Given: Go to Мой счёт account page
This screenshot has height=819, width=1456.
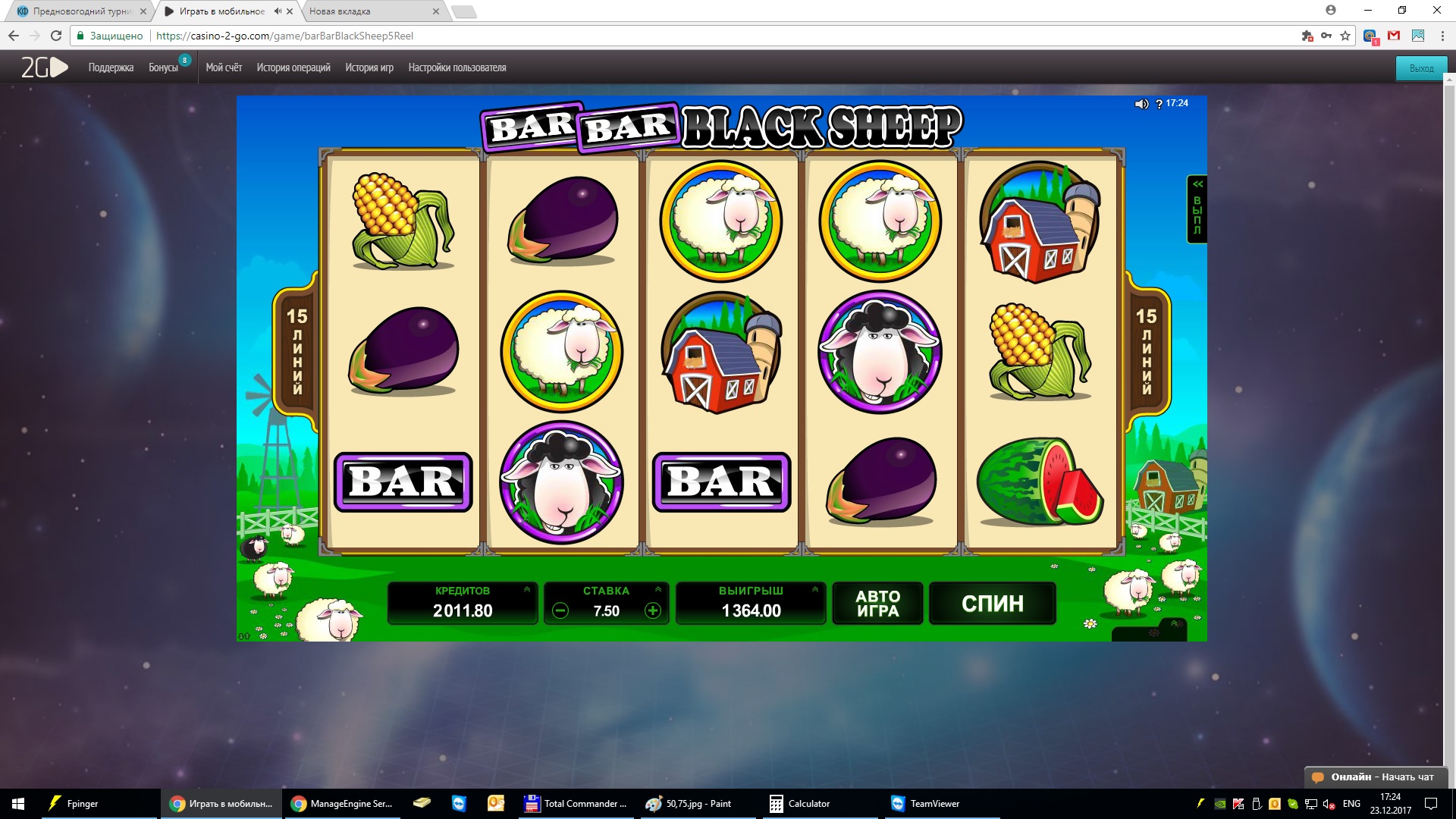Looking at the screenshot, I should (x=224, y=67).
